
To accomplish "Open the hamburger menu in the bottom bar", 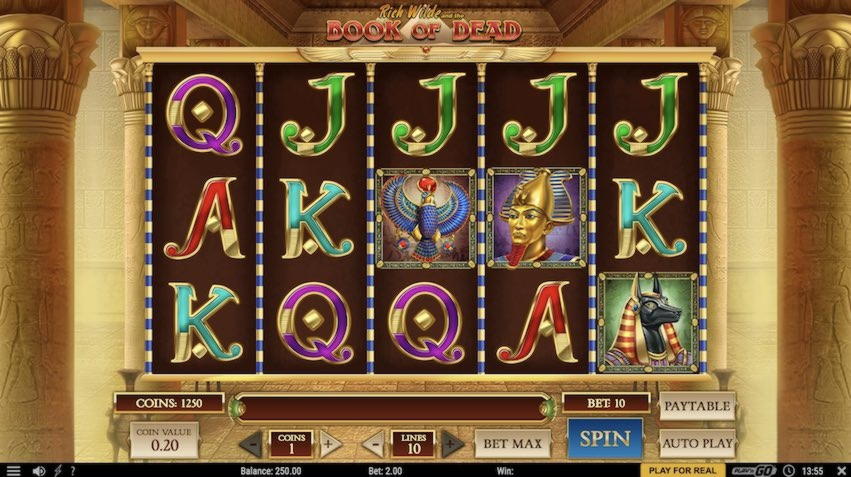I will pos(13,470).
